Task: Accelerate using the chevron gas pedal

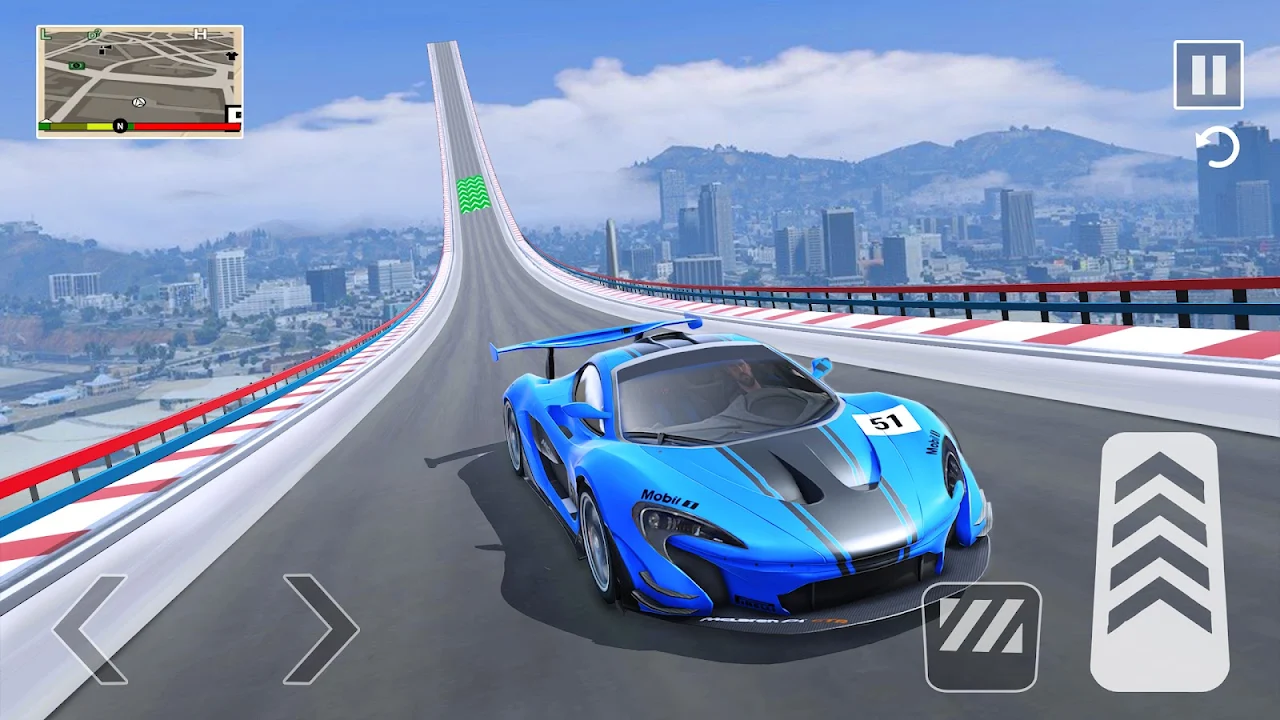Action: click(x=1159, y=561)
